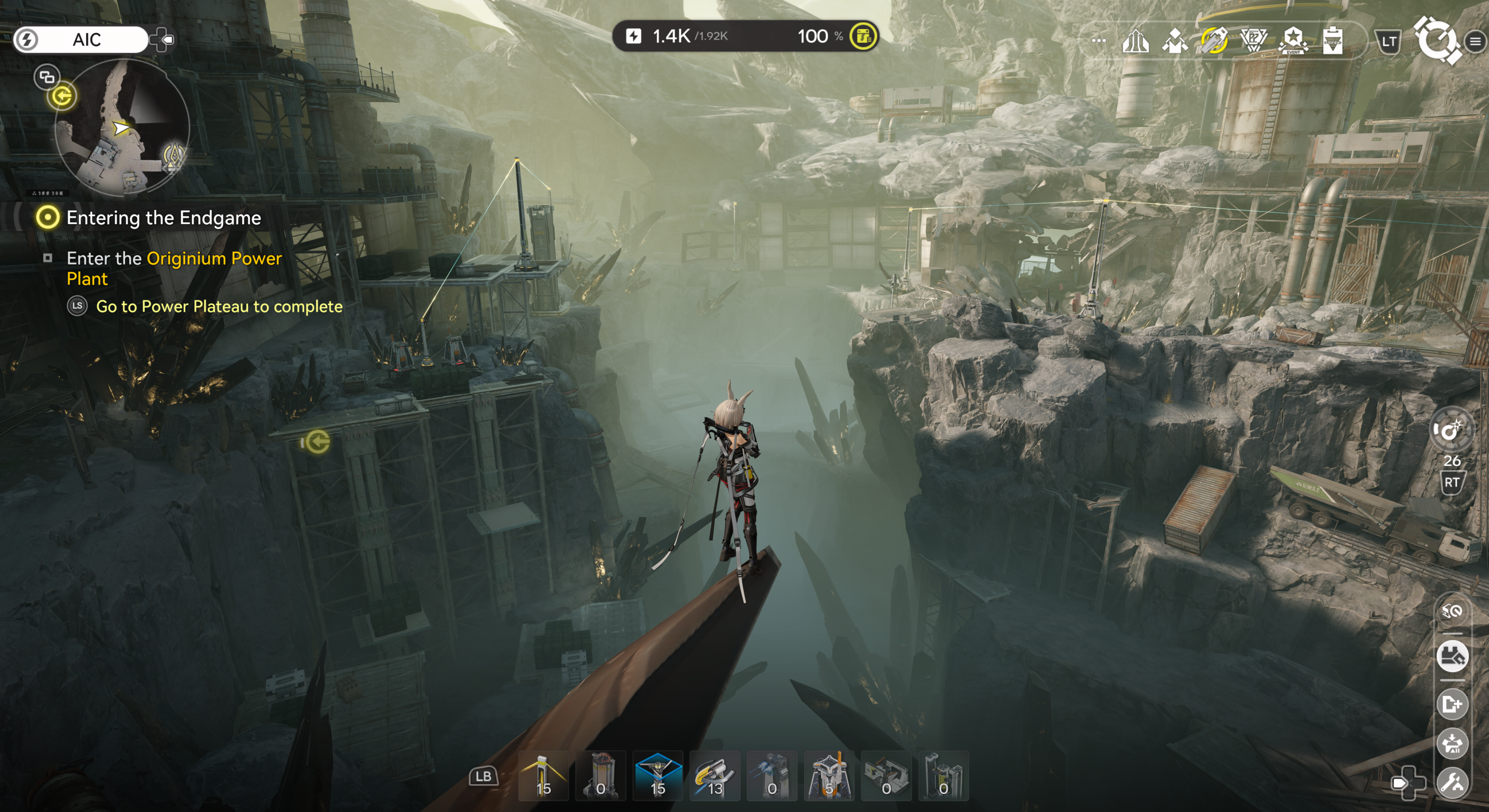Click the AIC mode pill
1489x812 pixels.
(x=80, y=39)
